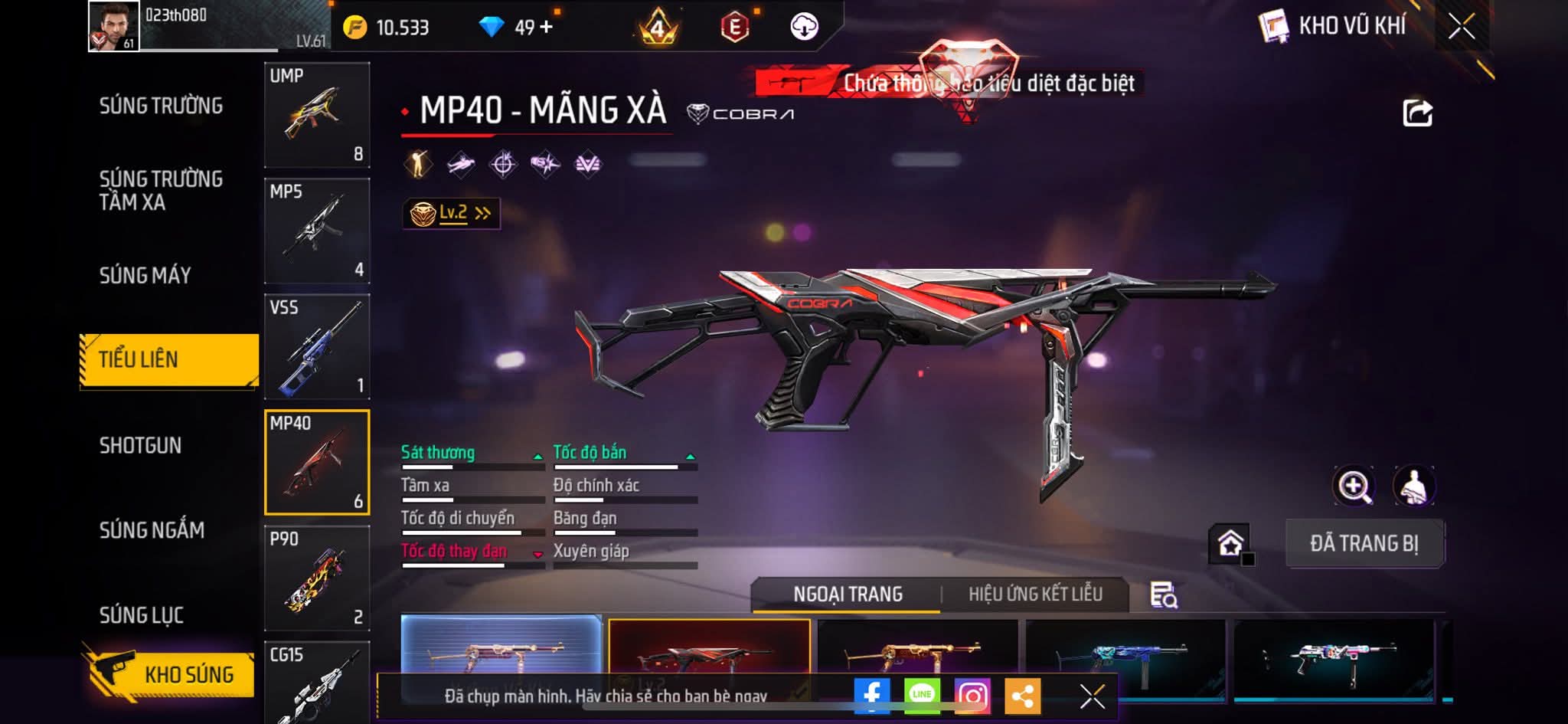
Task: Switch to Hiệu Ứng Kết Liễu tab
Action: pyautogui.click(x=1035, y=594)
